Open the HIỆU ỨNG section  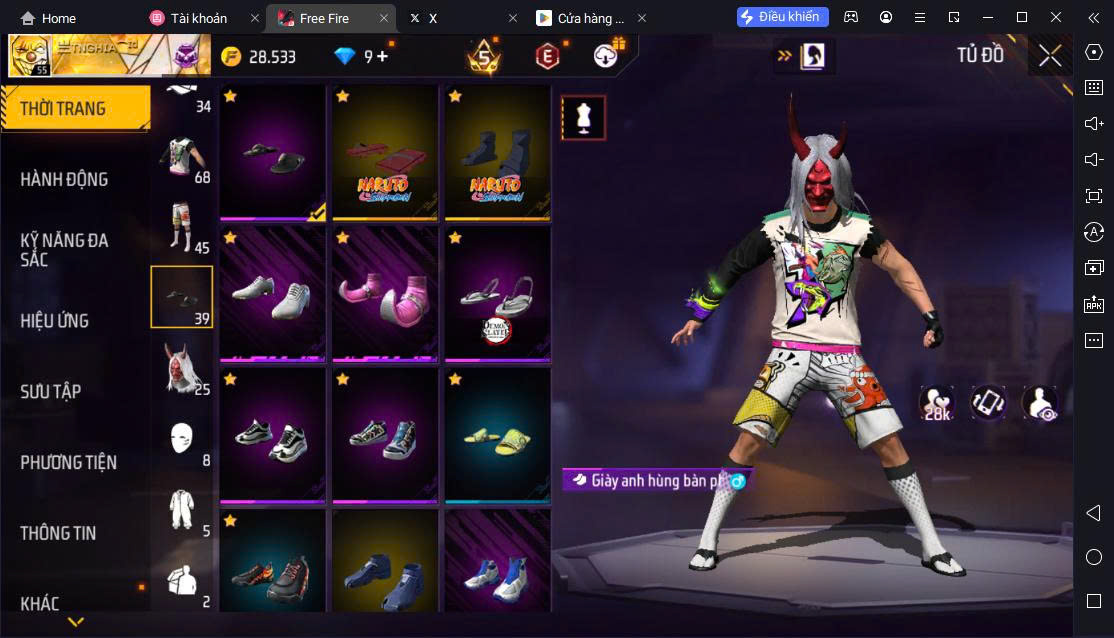(55, 321)
